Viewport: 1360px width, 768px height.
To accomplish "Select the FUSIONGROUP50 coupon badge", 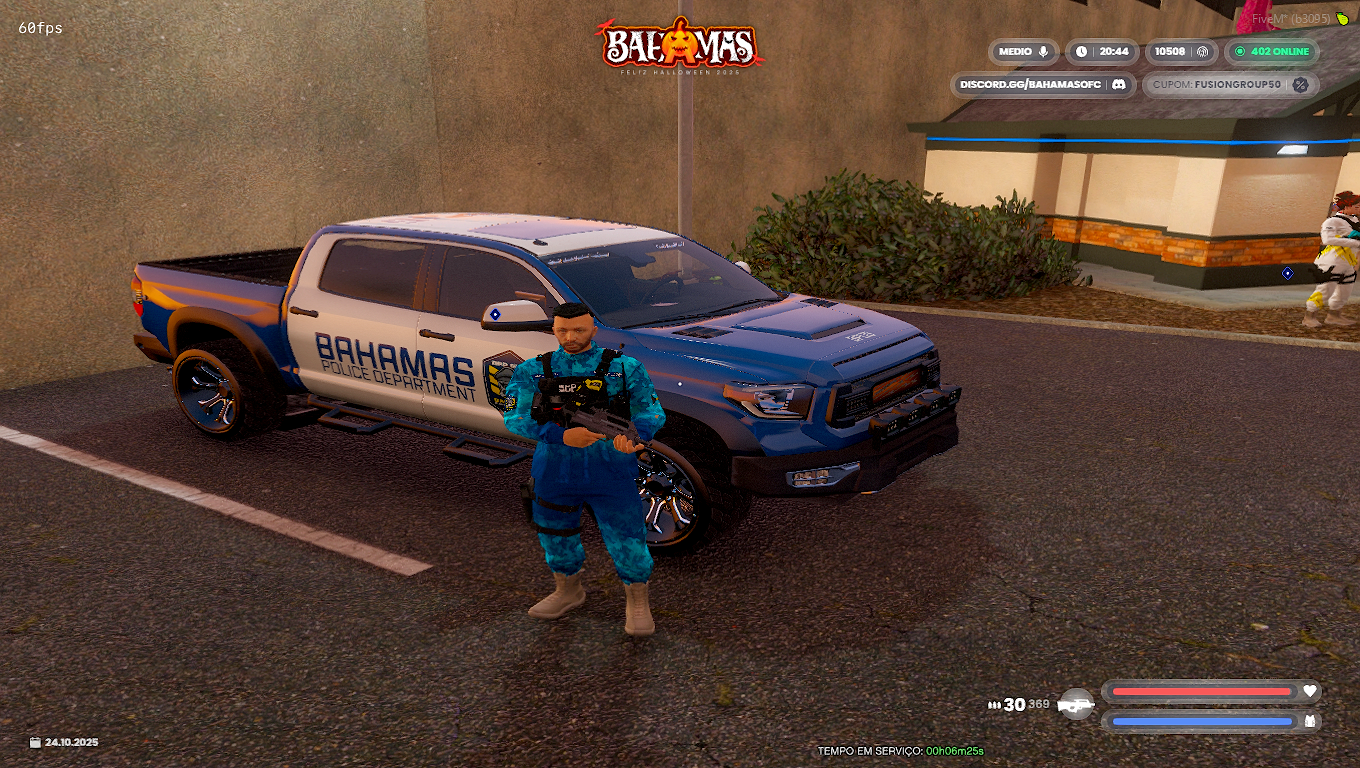I will 1230,85.
